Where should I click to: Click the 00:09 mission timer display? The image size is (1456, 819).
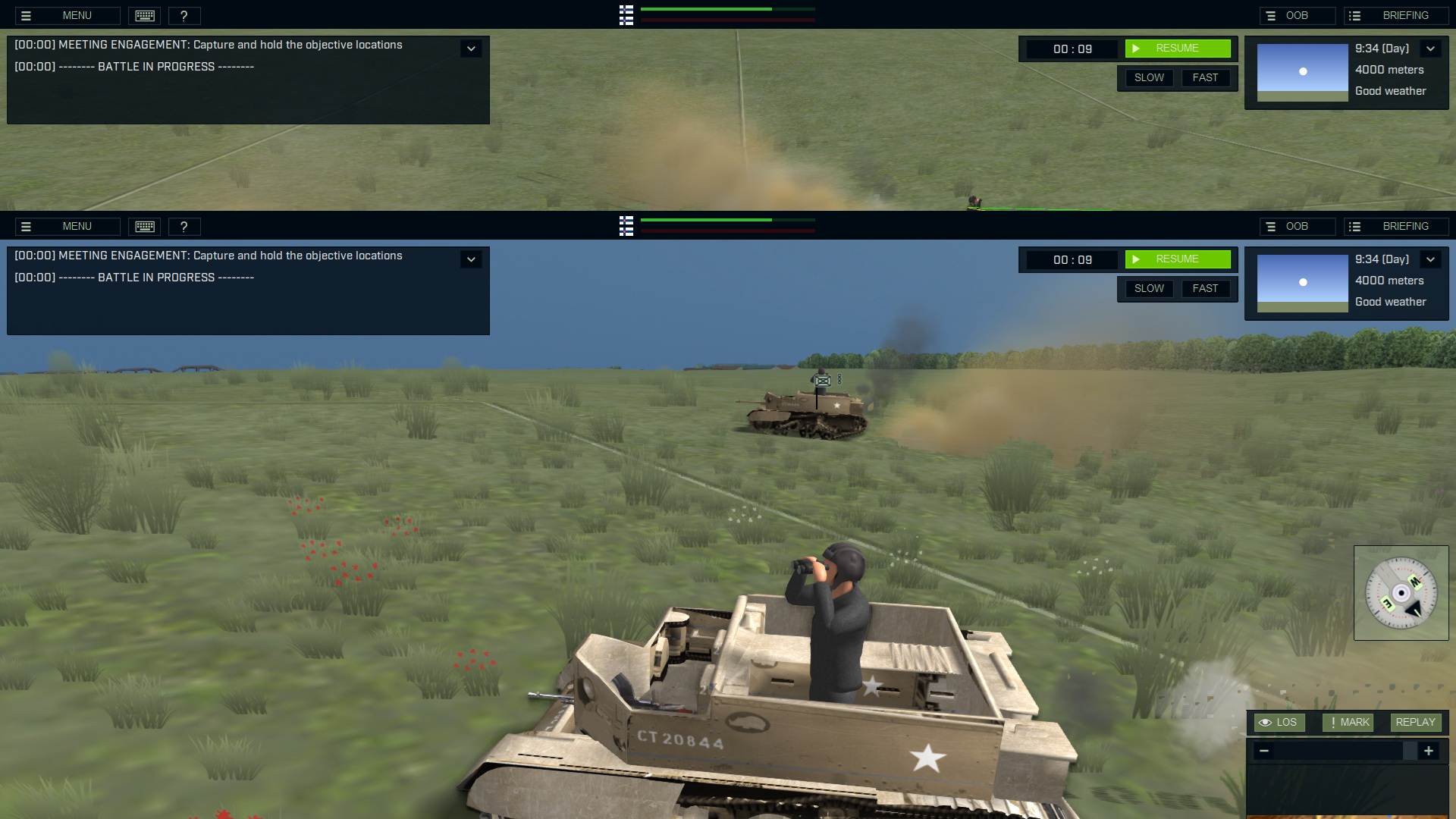pos(1072,49)
